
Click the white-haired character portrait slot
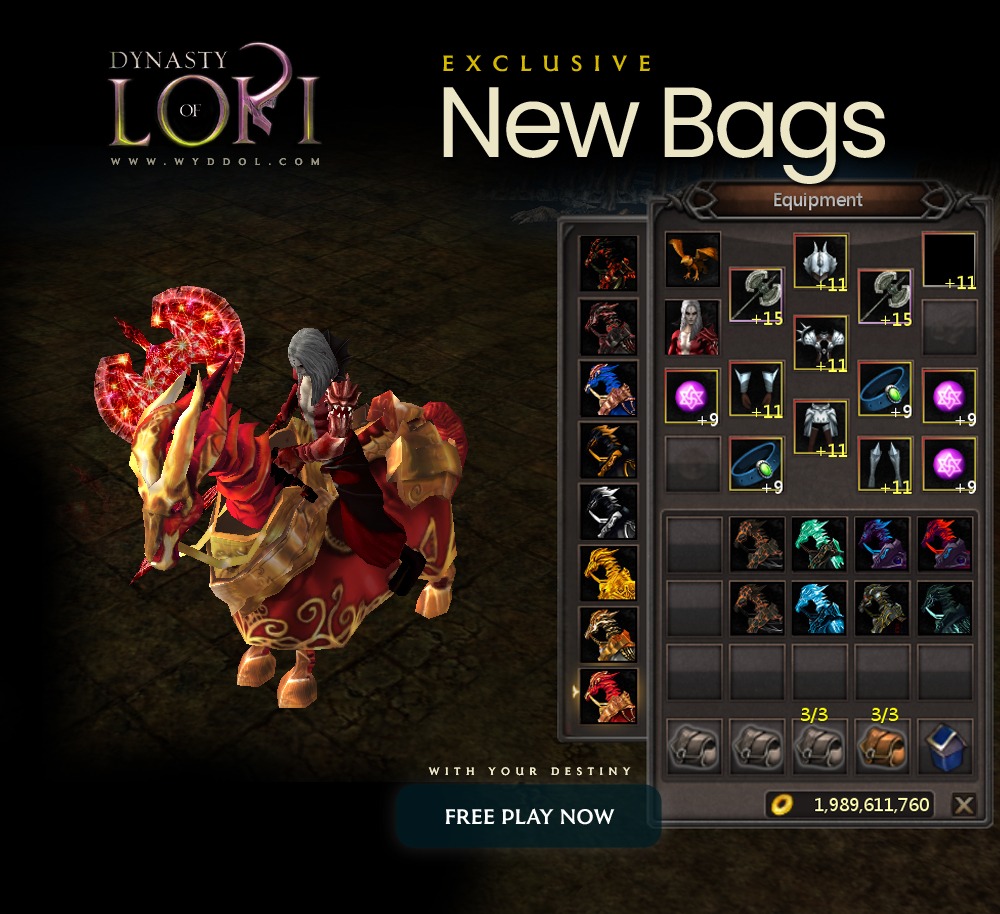coord(693,327)
